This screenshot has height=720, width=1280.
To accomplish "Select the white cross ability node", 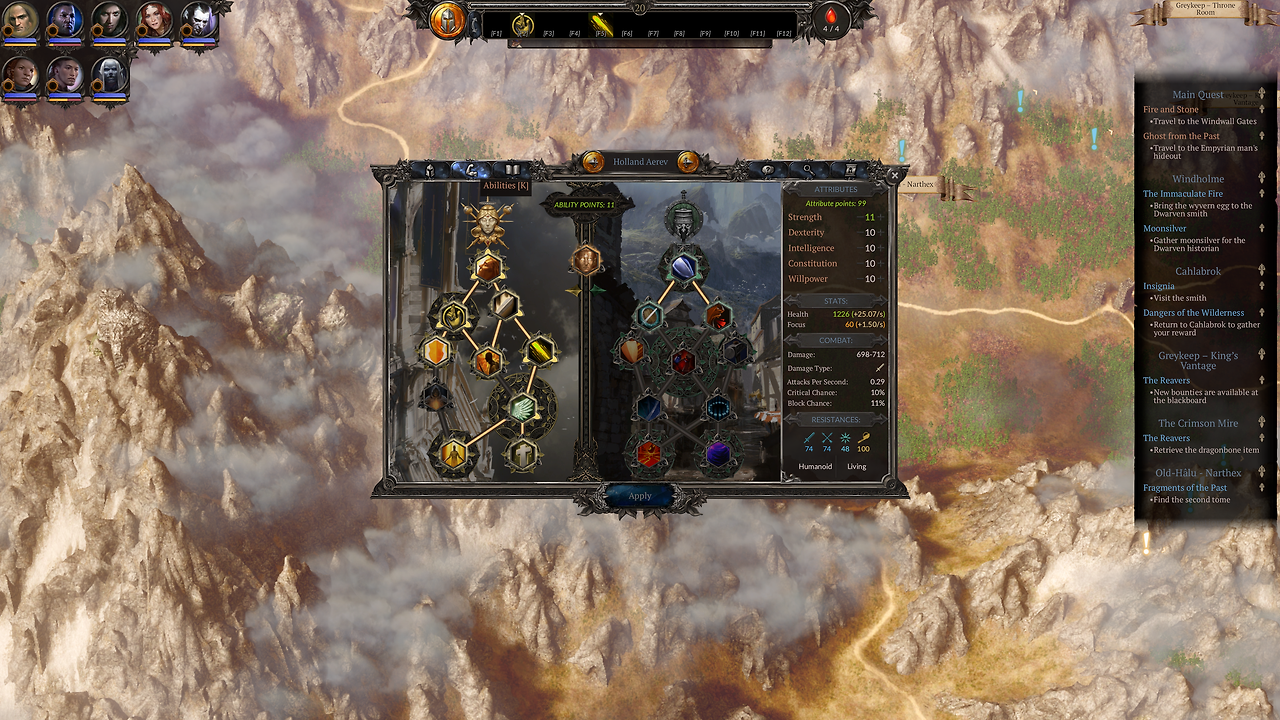I will point(522,454).
